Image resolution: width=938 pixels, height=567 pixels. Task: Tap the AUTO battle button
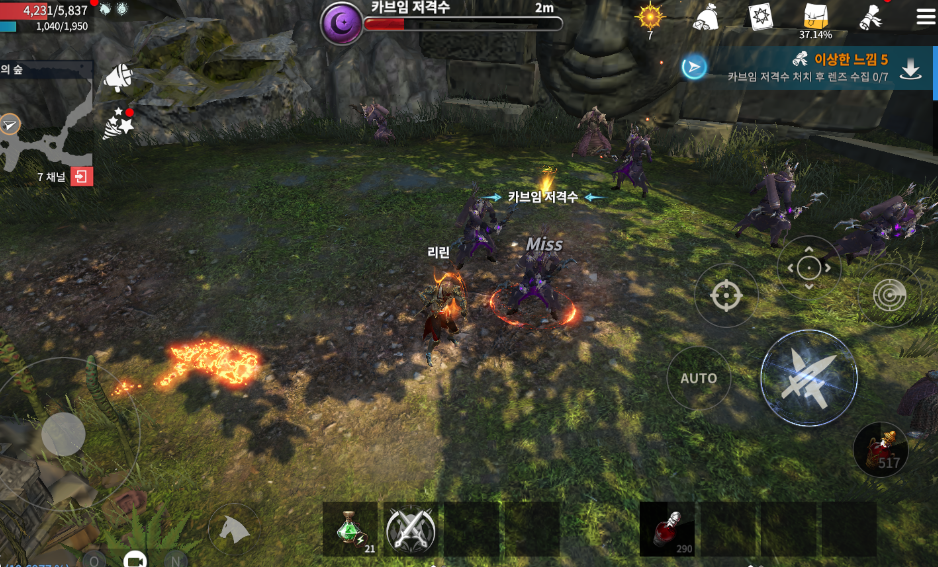[x=698, y=378]
